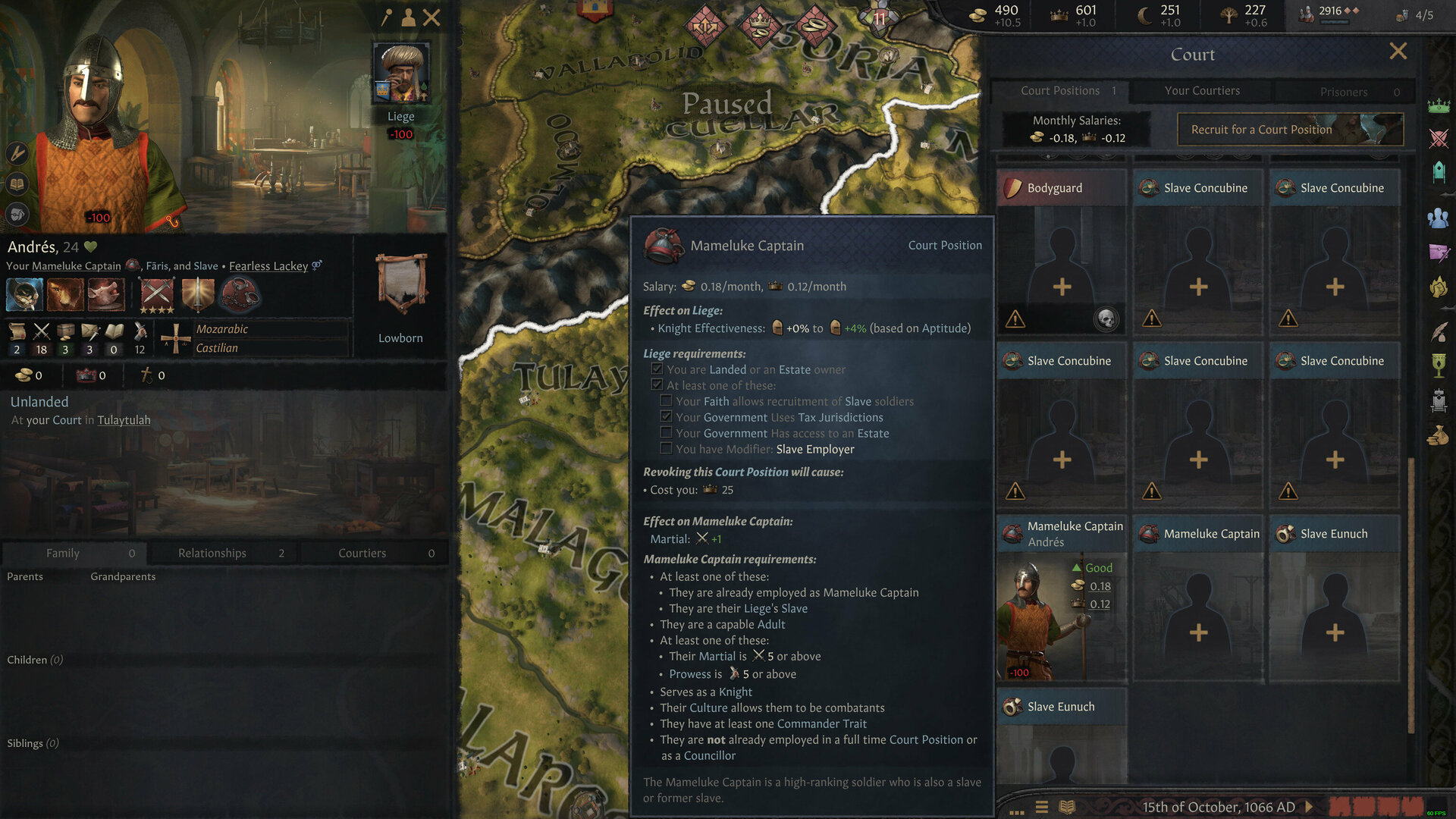Toggle the You are Landed requirement checkbox
This screenshot has height=819, width=1456.
pos(657,369)
